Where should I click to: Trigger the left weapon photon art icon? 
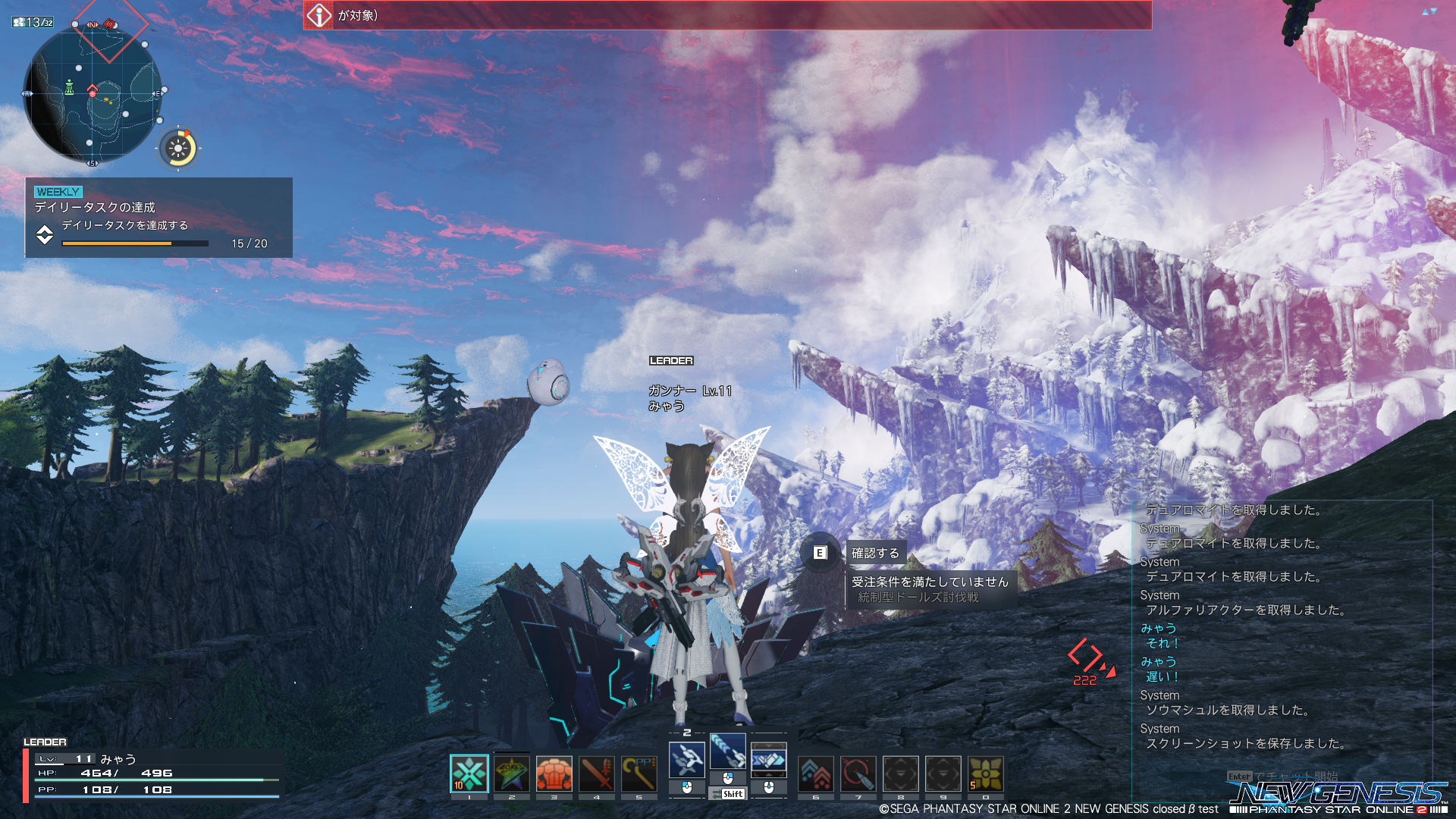pos(687,759)
